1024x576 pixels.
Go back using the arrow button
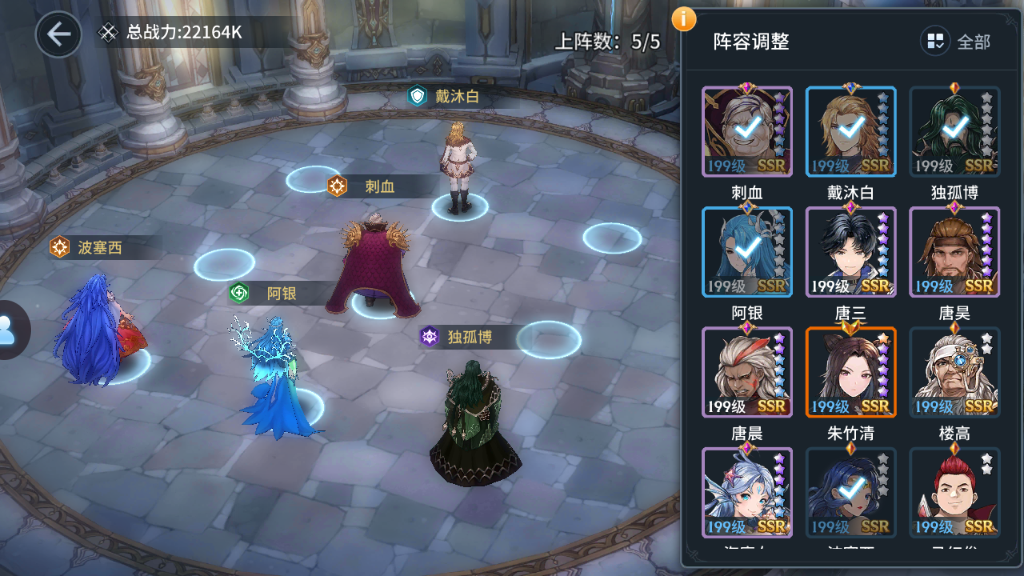(x=59, y=35)
